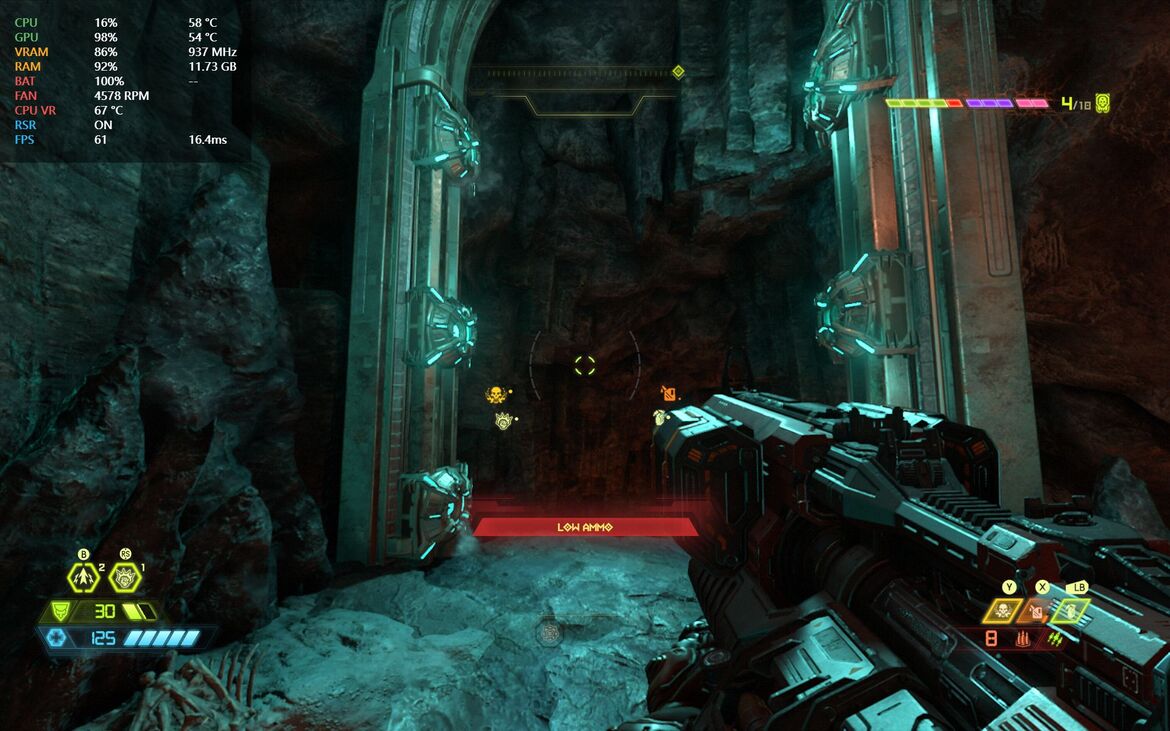Select the crowned demon rune hexagon

coord(125,578)
